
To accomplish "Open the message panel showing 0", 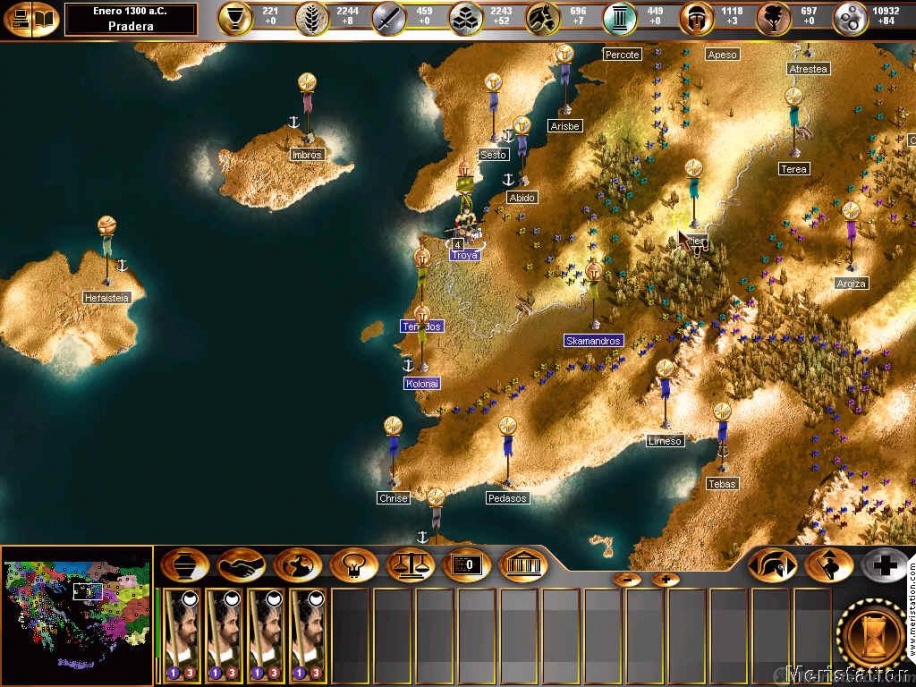I will (465, 565).
